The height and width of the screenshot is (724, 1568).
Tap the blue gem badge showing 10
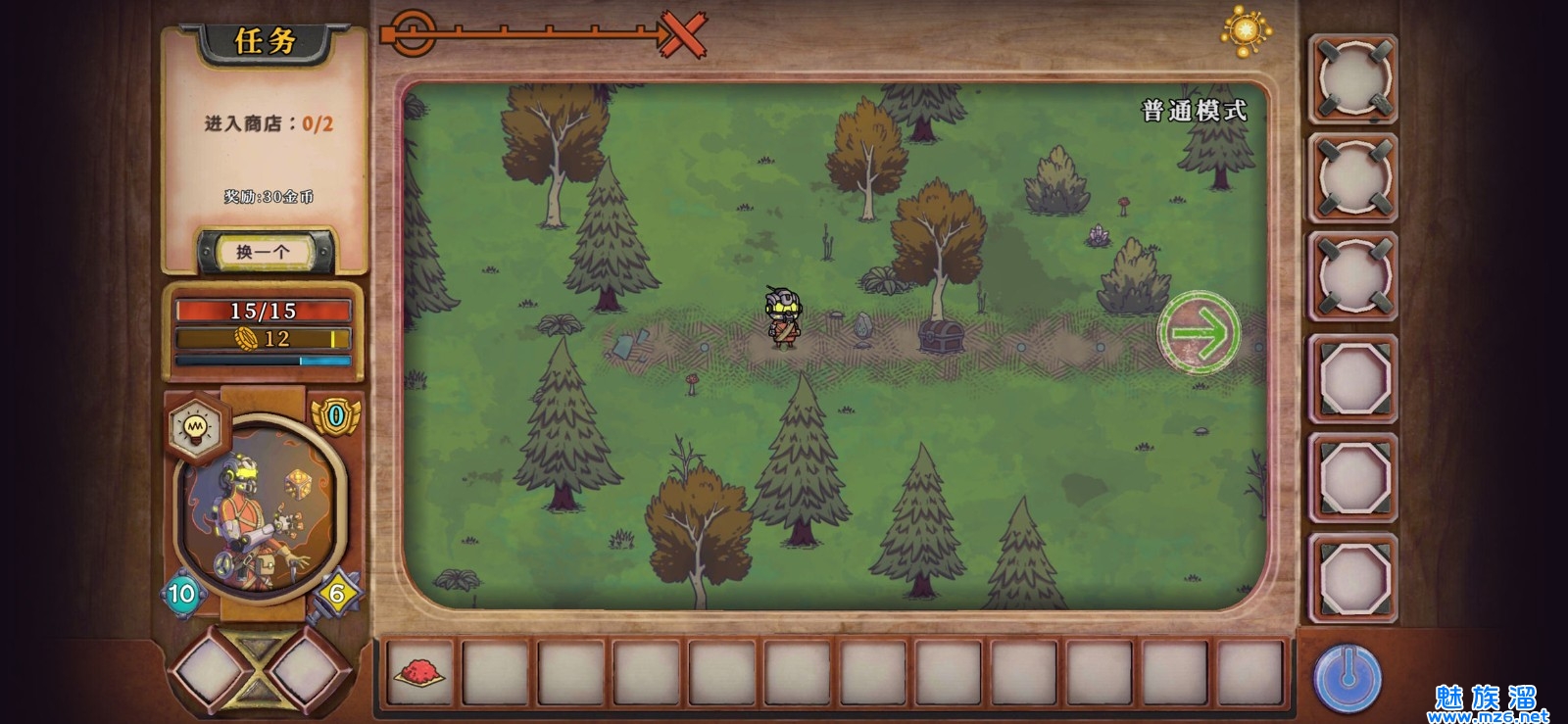[182, 593]
